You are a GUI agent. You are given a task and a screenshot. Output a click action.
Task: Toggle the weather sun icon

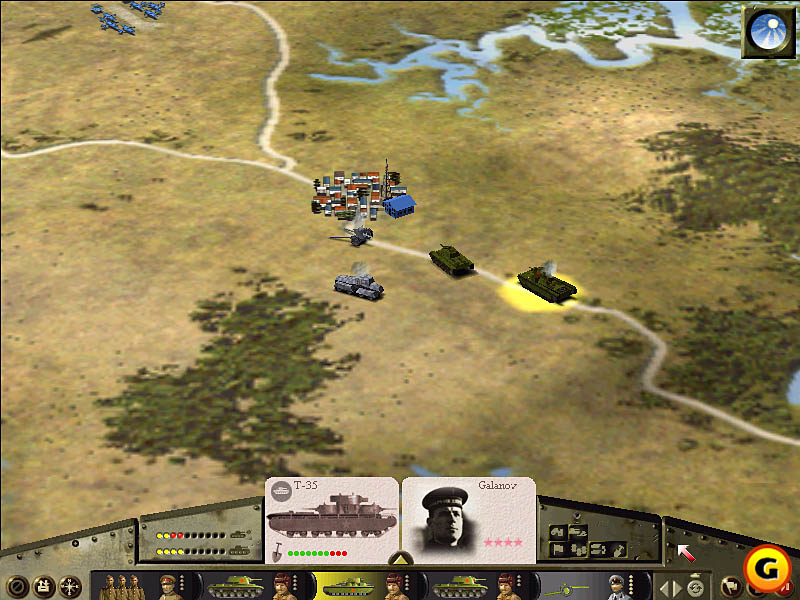(767, 32)
